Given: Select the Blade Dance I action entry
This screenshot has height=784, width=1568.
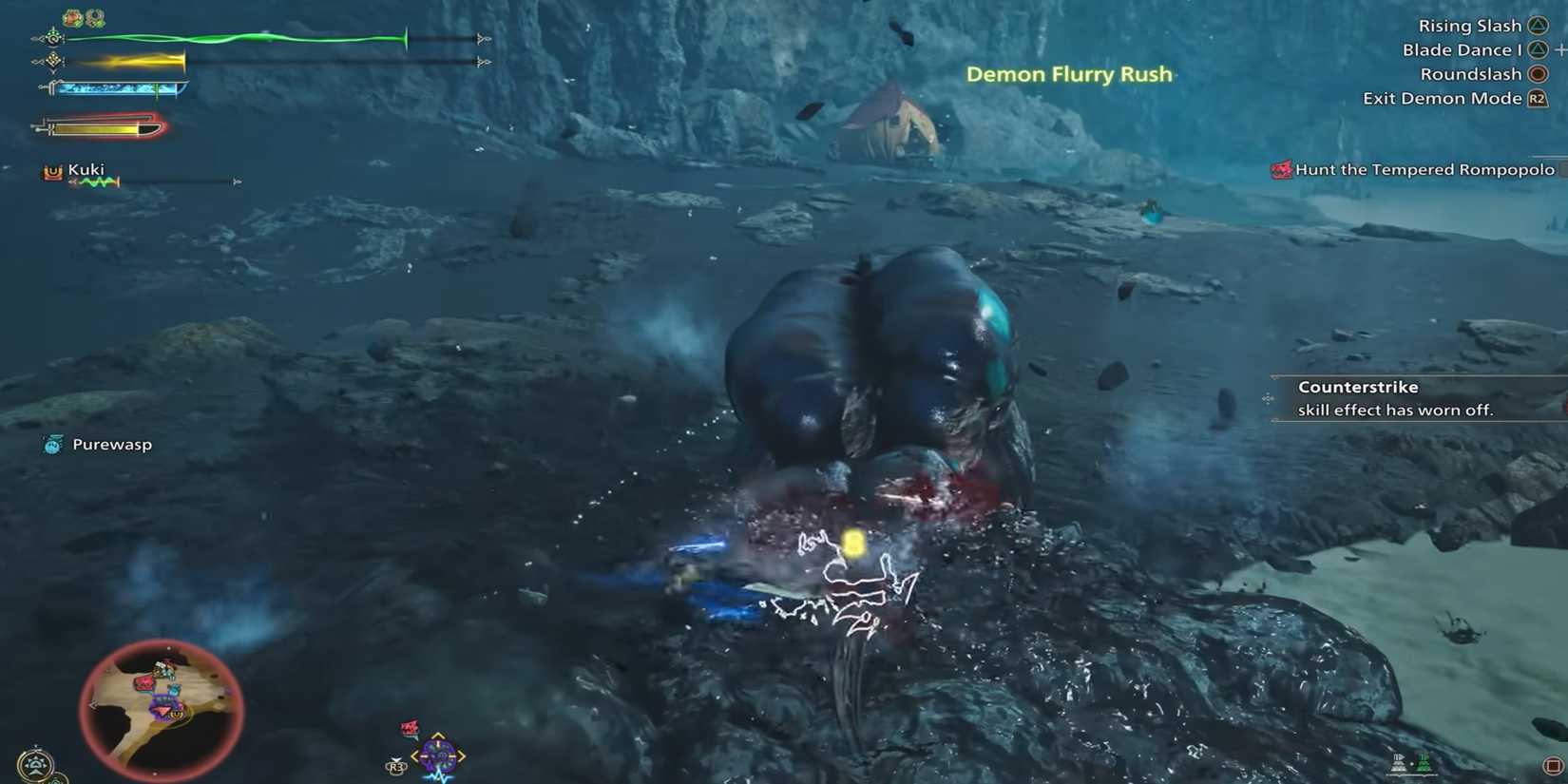Looking at the screenshot, I should 1462,49.
